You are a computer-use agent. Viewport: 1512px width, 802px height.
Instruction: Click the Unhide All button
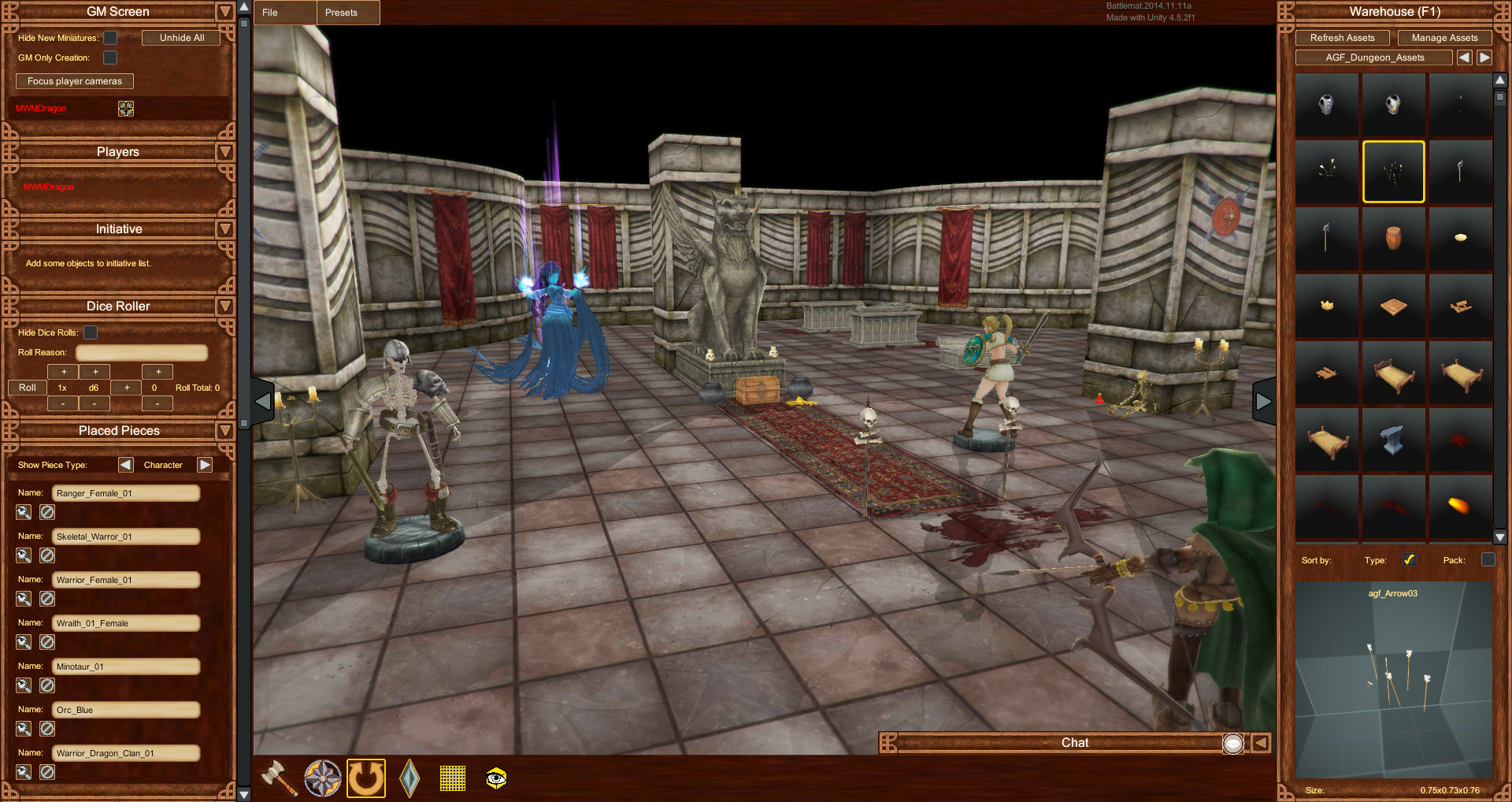(x=180, y=37)
